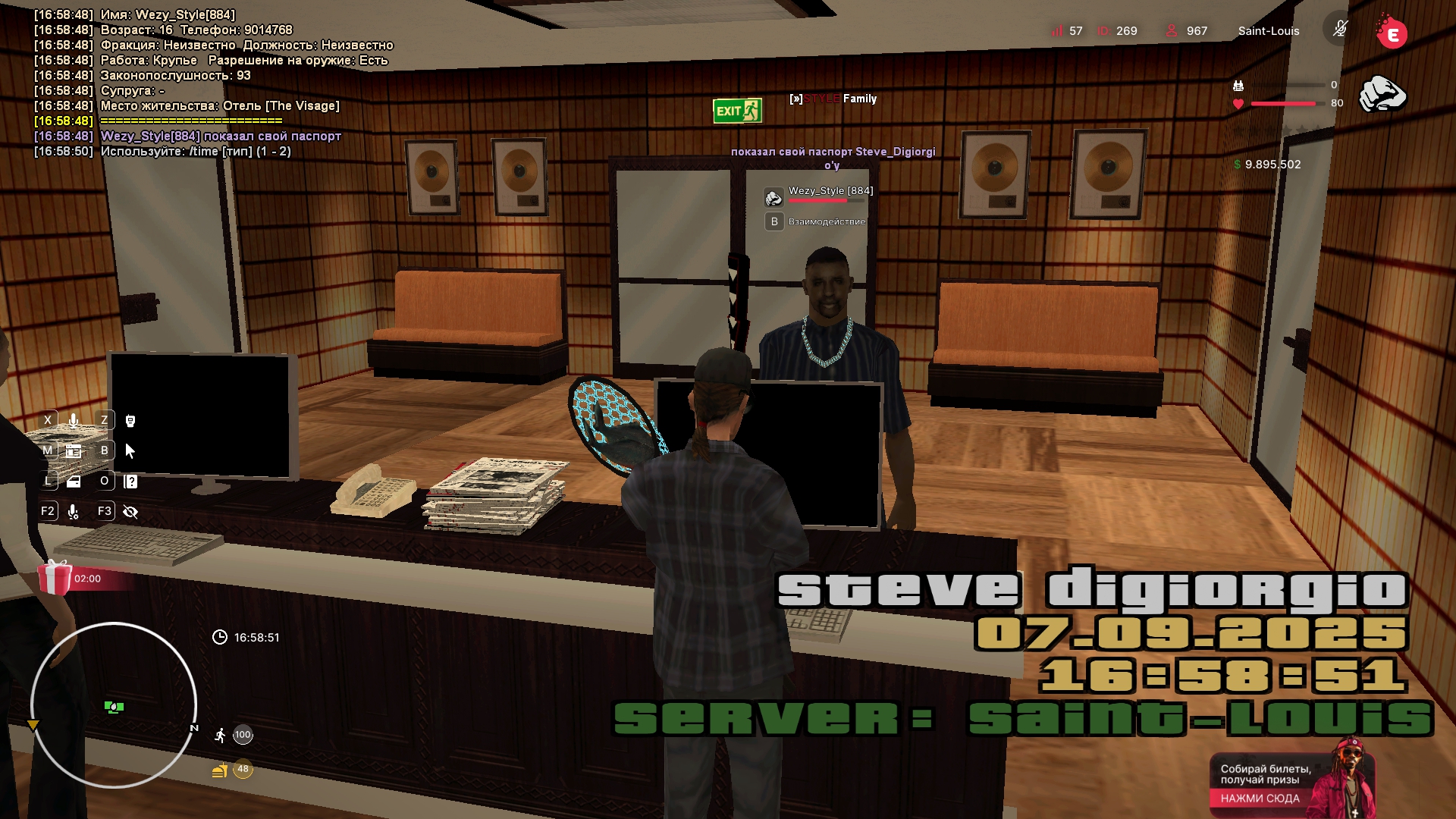Click the circular minimap
The height and width of the screenshot is (819, 1456).
(x=114, y=705)
